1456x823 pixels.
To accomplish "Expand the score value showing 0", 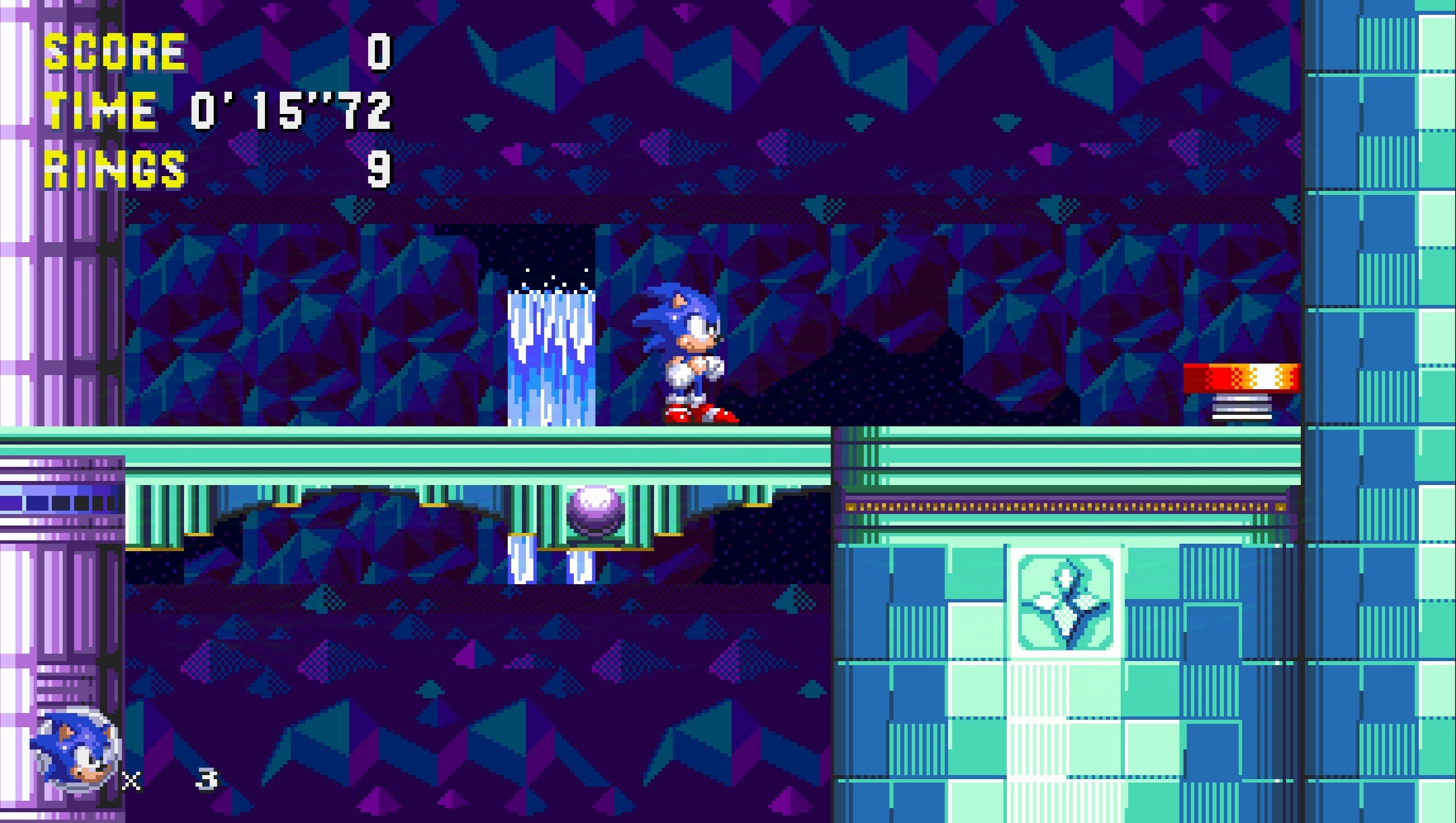I will coord(378,51).
